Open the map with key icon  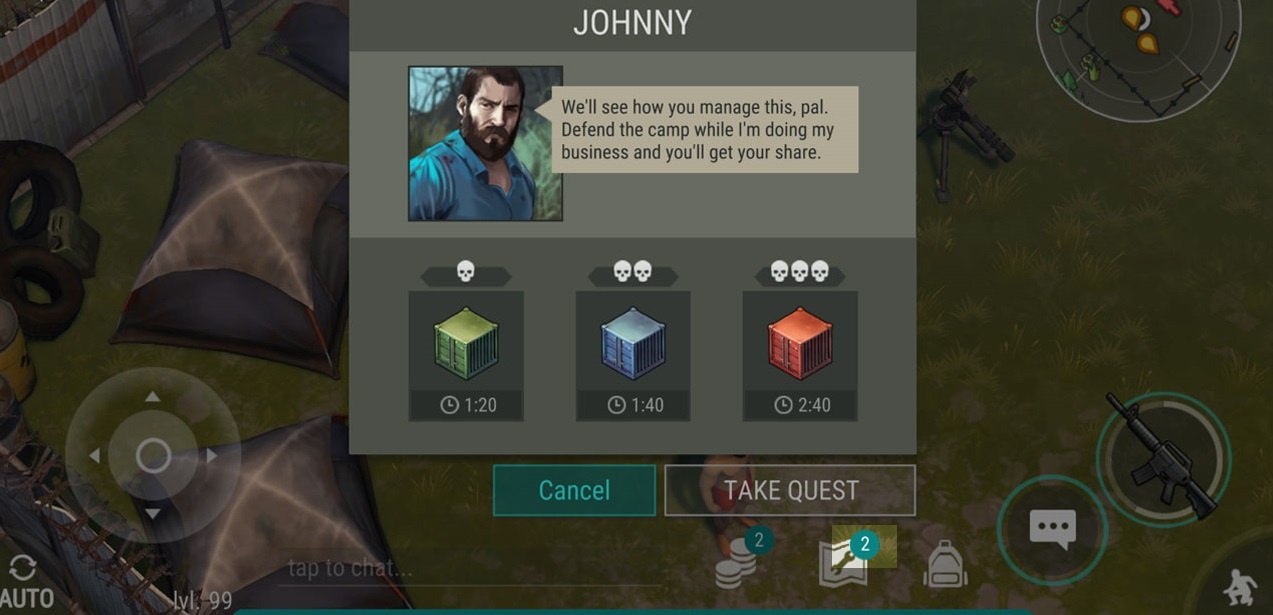click(845, 562)
